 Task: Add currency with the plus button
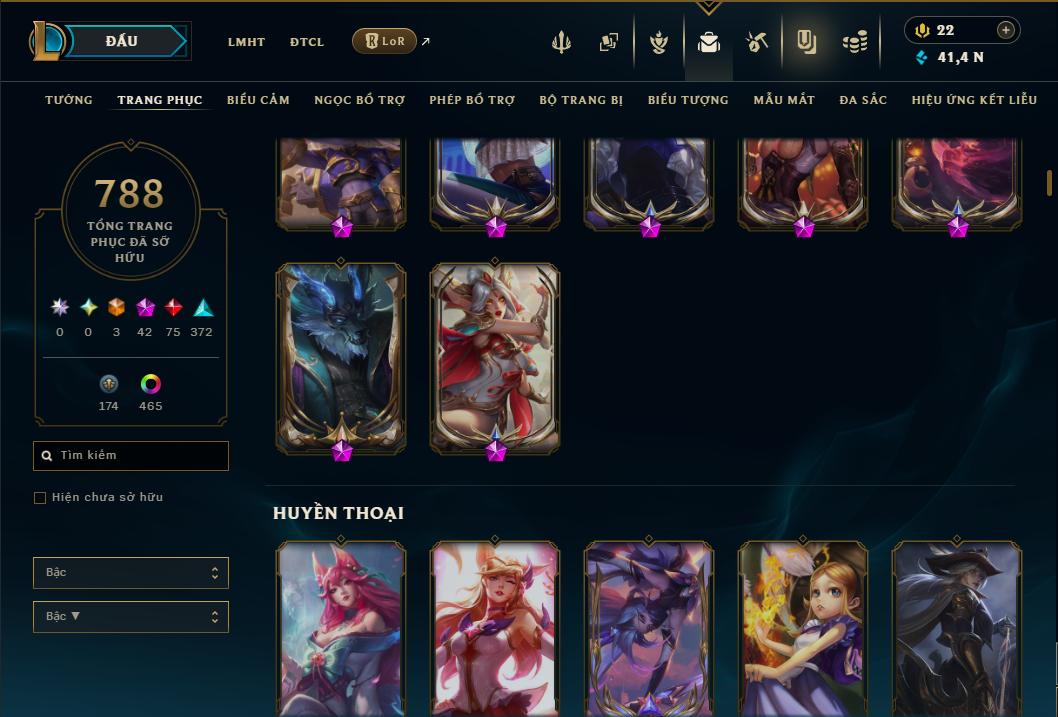click(1005, 30)
